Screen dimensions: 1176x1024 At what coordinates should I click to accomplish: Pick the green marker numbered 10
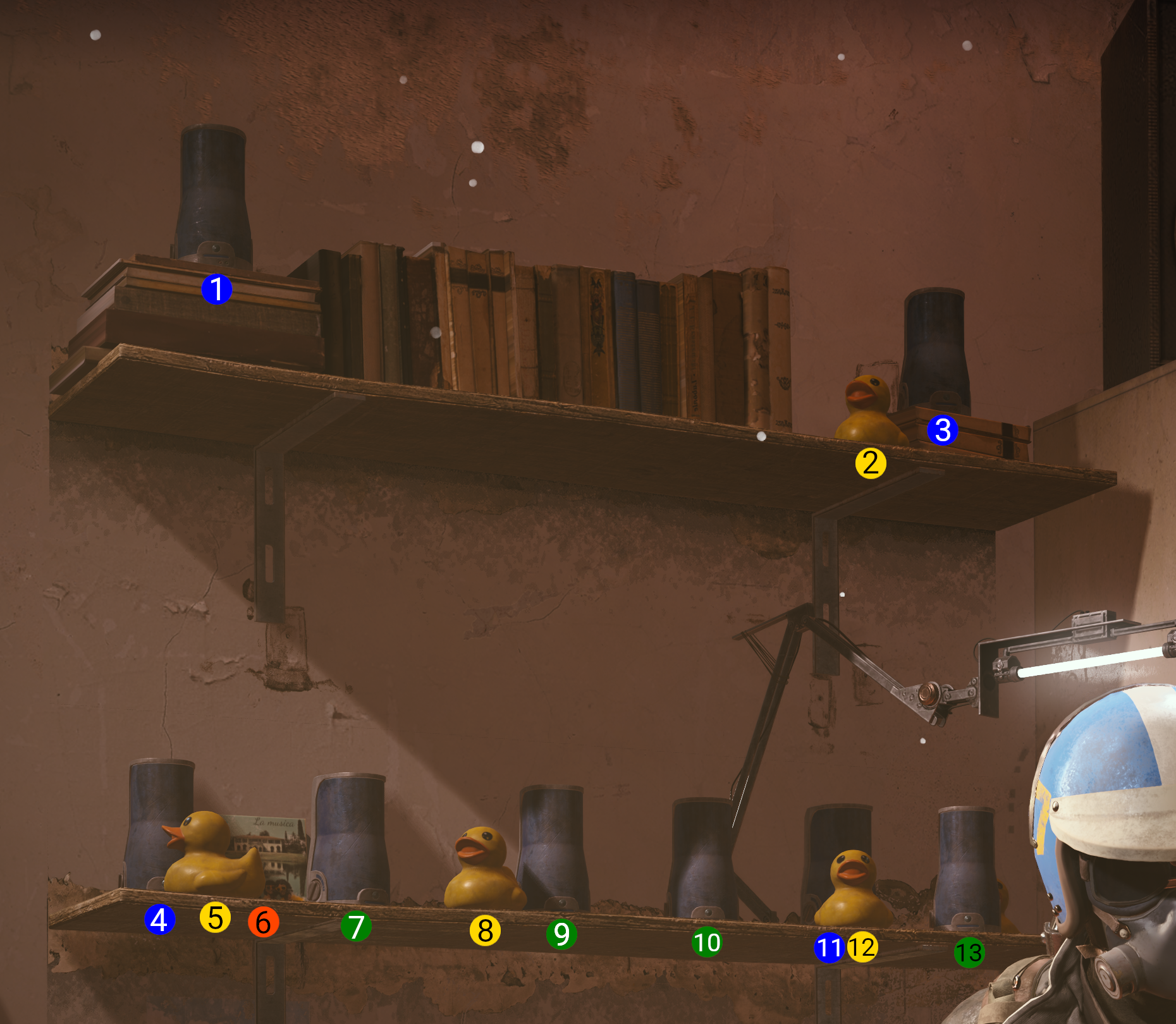(x=707, y=942)
